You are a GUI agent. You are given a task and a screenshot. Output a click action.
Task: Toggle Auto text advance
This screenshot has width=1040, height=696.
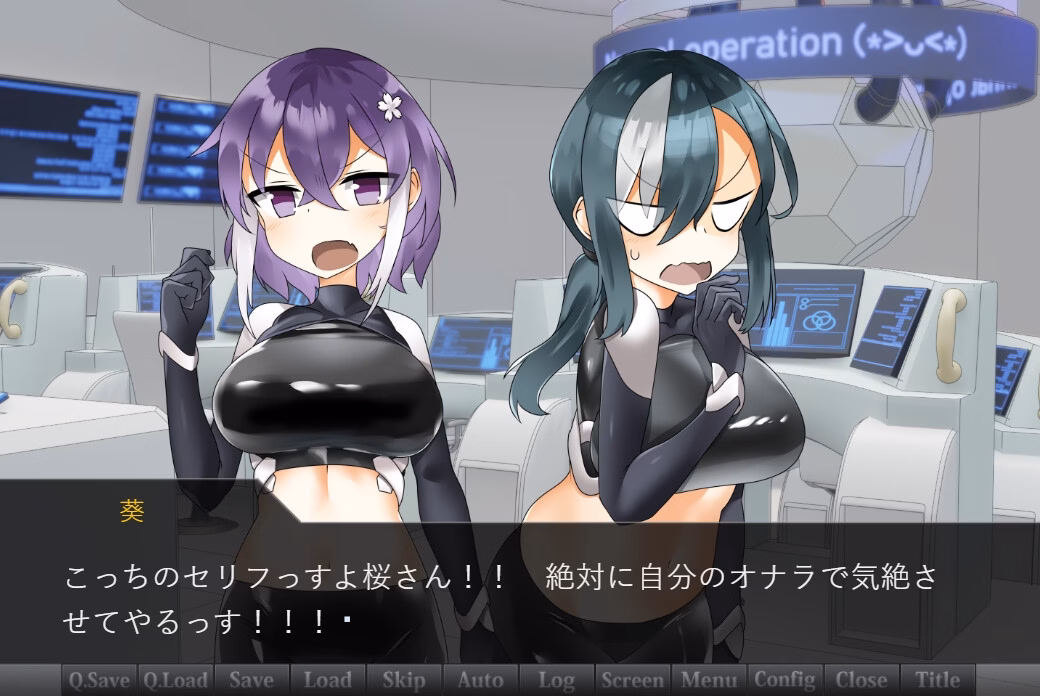tap(480, 680)
